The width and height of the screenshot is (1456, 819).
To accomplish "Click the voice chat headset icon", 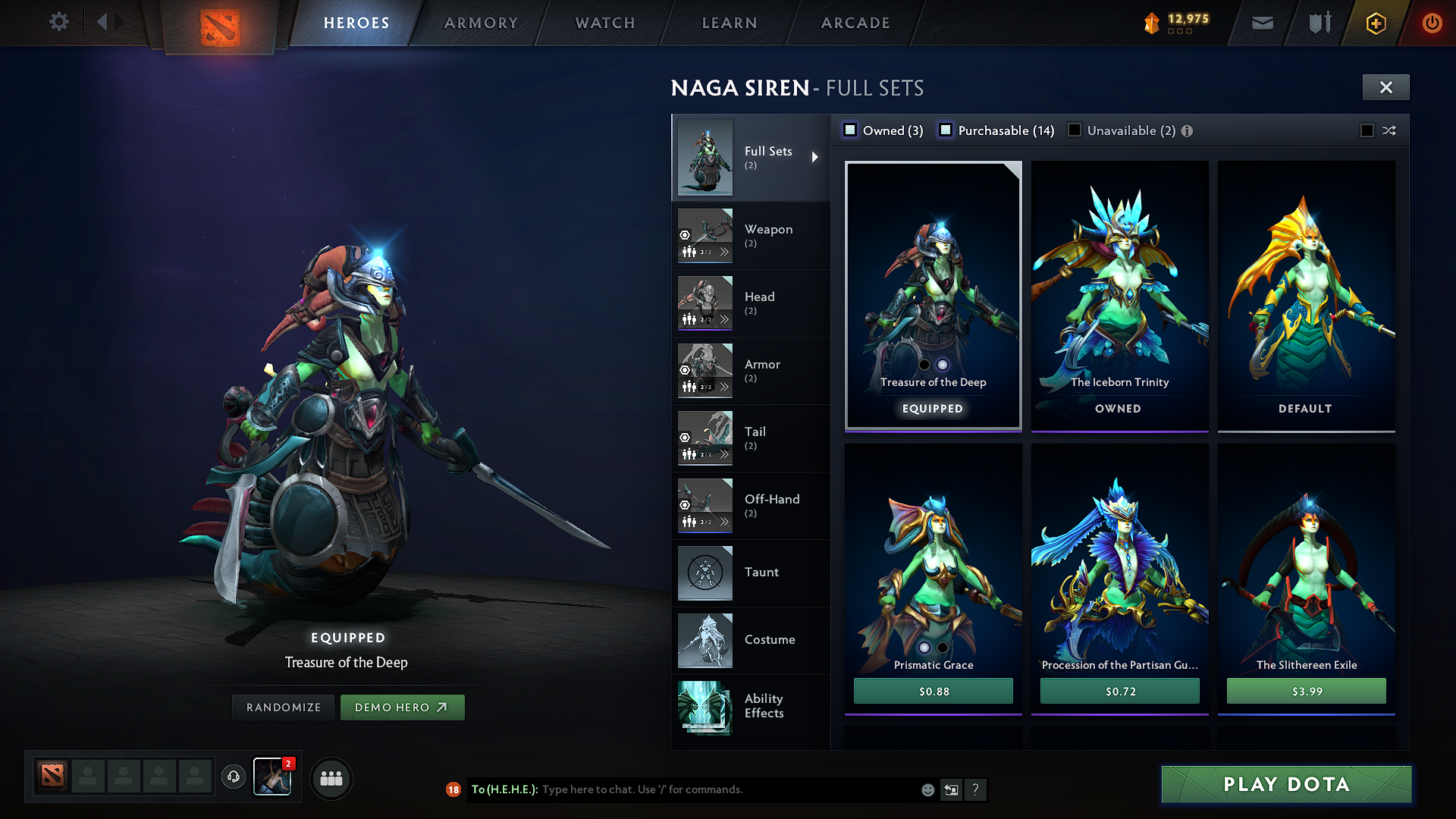I will tap(233, 778).
